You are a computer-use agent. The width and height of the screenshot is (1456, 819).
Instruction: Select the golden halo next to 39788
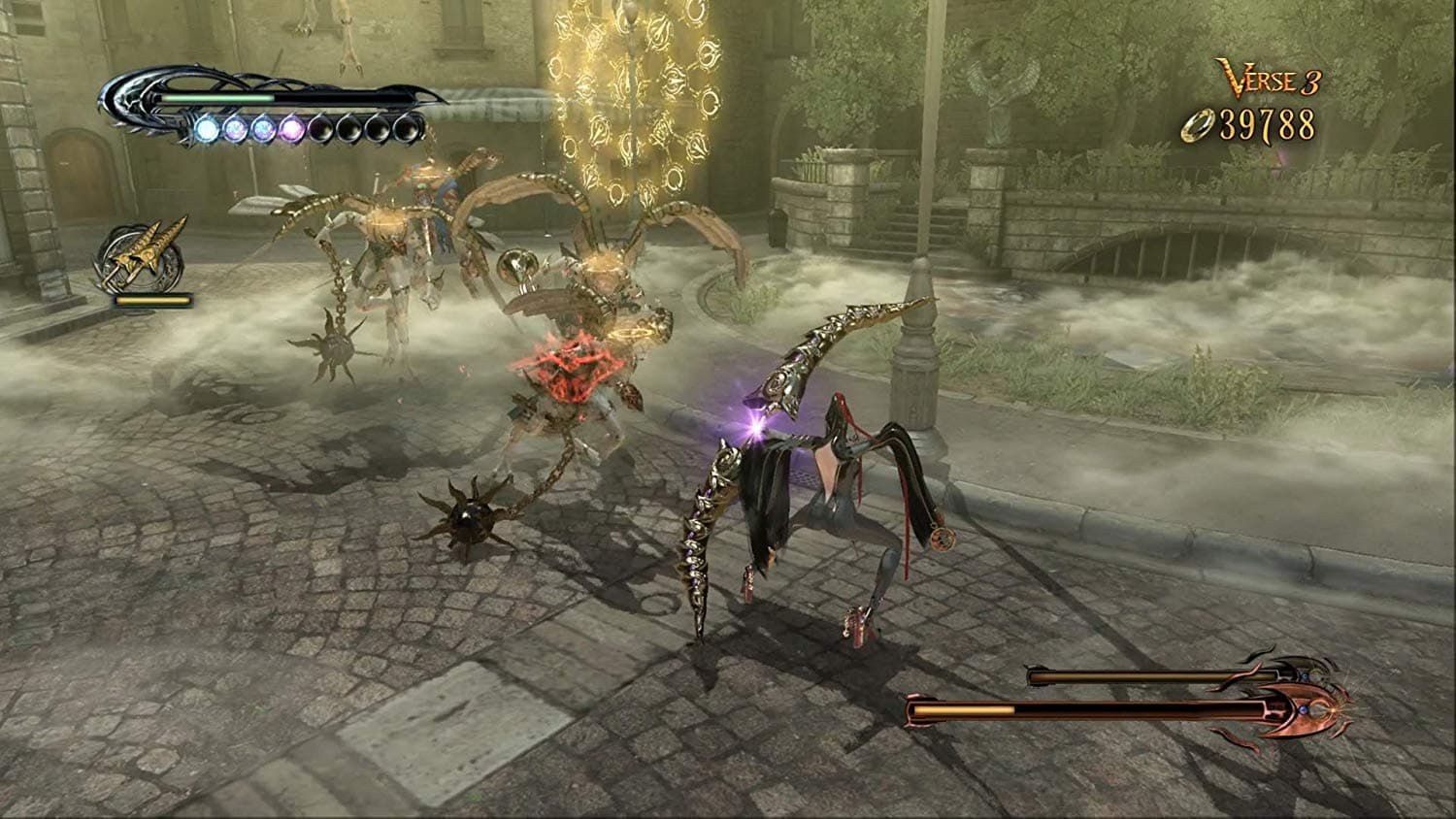tap(1198, 125)
